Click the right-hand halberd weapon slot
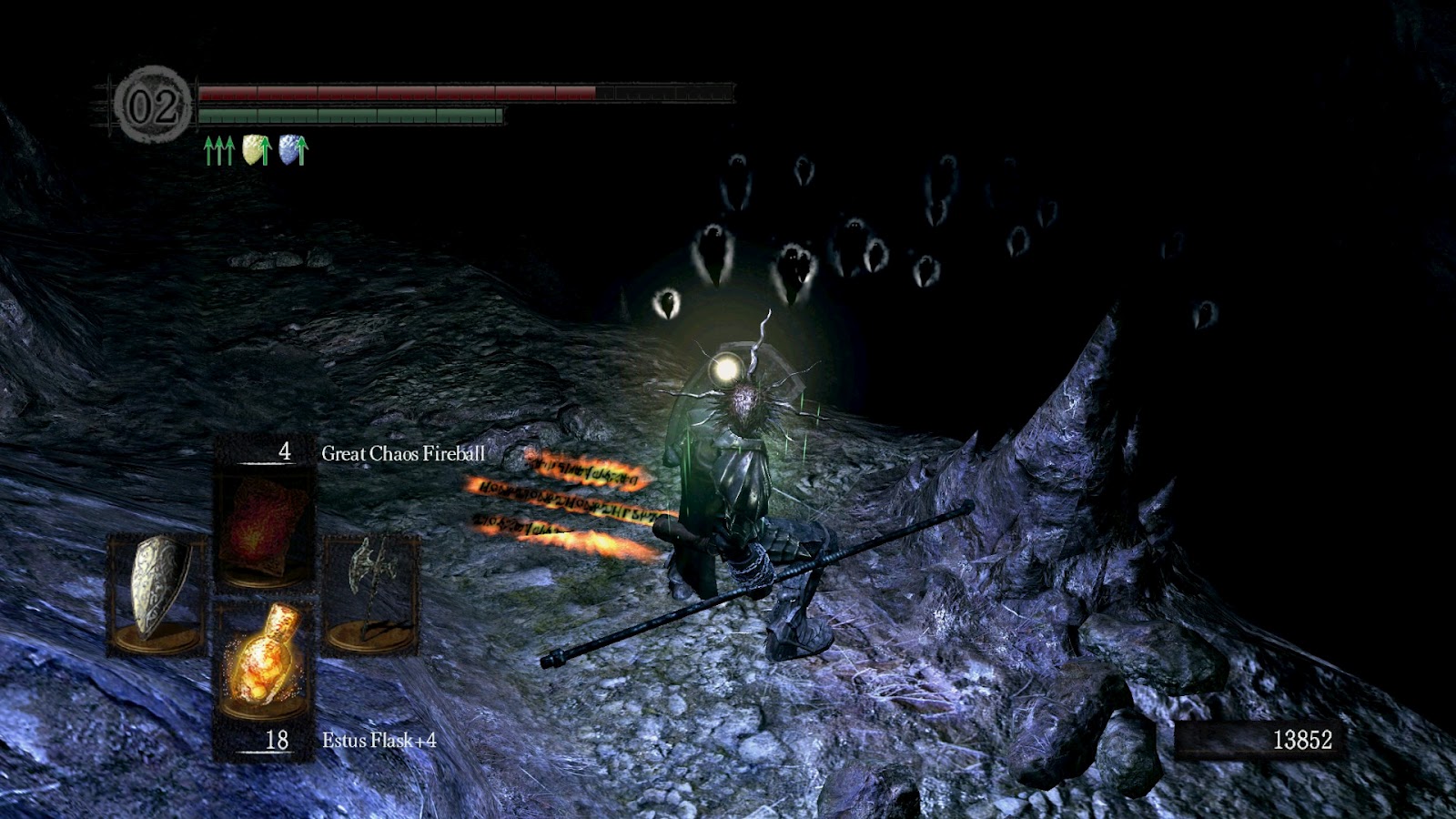 371,591
